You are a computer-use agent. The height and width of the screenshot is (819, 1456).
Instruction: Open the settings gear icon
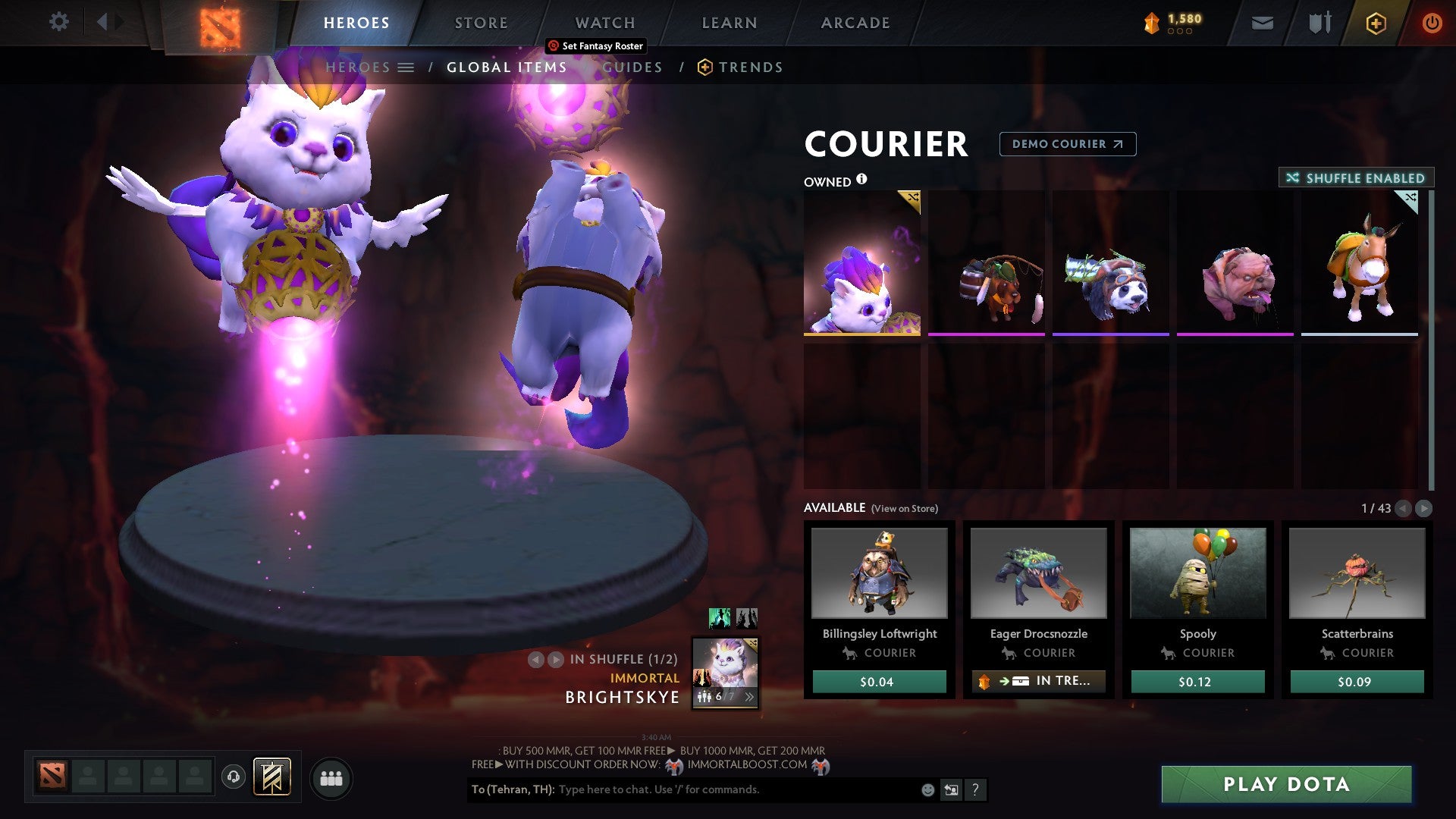(58, 21)
